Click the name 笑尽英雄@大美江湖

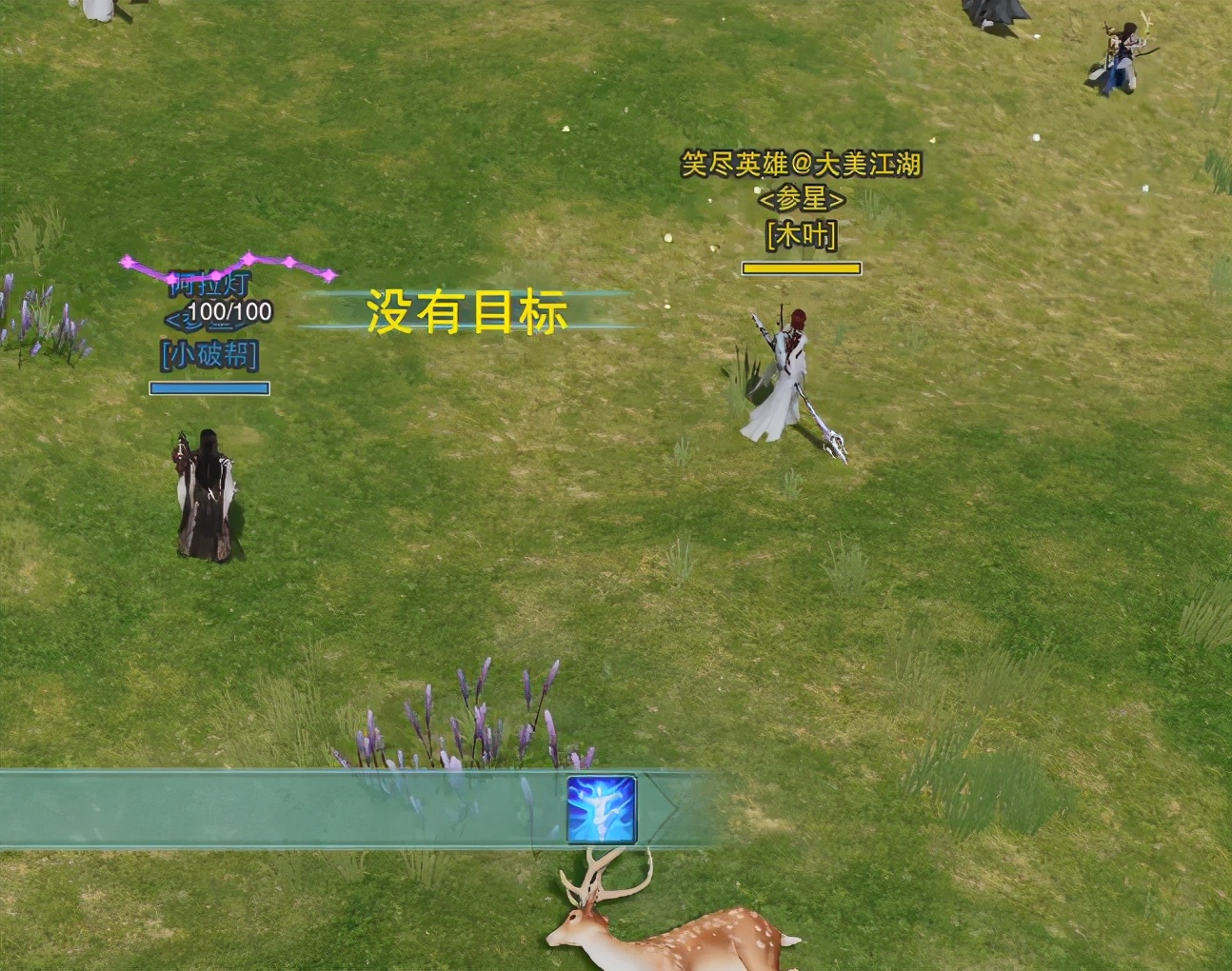pyautogui.click(x=801, y=164)
